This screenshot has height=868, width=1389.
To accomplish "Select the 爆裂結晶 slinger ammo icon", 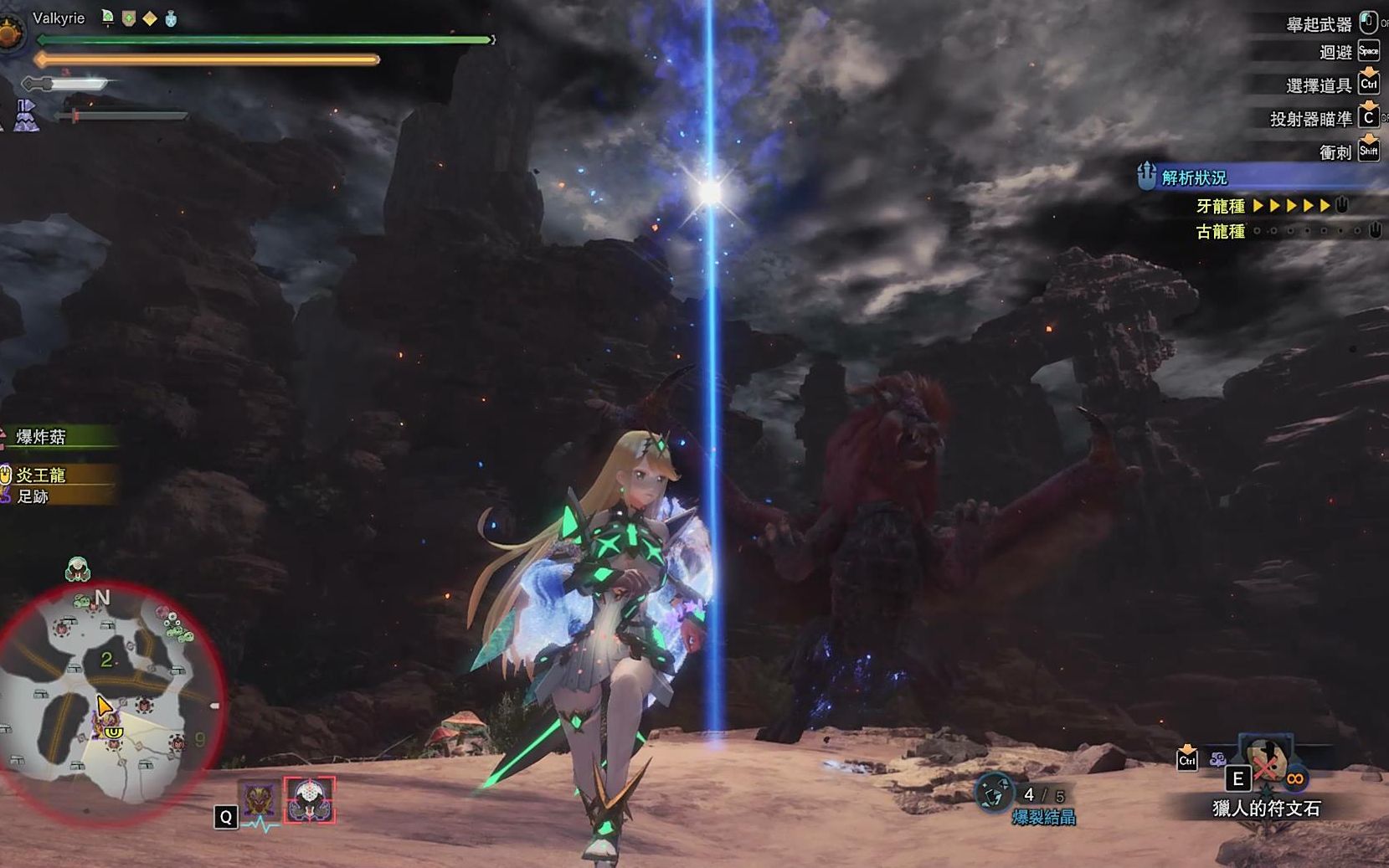I will point(995,793).
